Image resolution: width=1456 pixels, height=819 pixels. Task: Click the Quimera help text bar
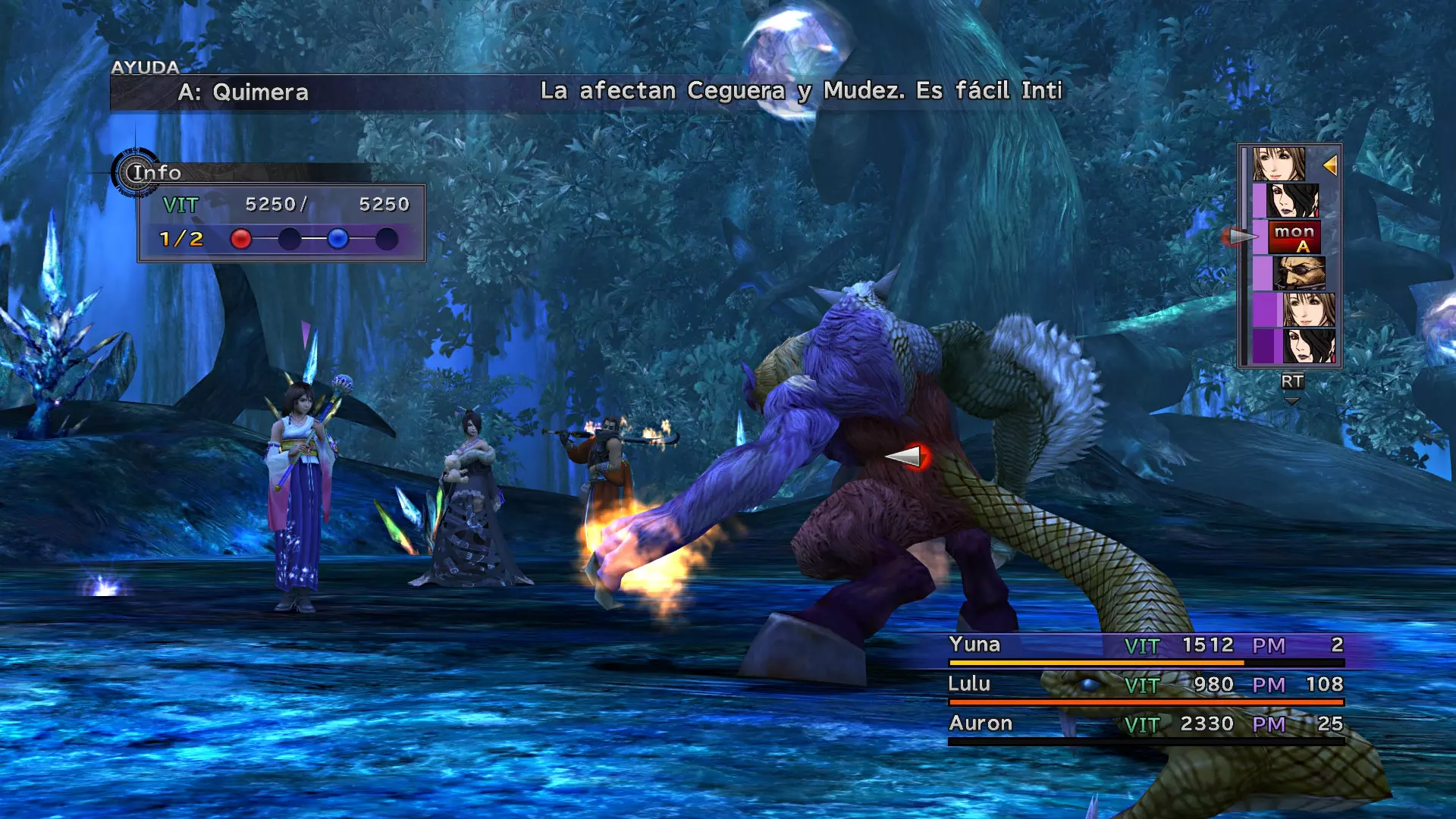(x=591, y=93)
